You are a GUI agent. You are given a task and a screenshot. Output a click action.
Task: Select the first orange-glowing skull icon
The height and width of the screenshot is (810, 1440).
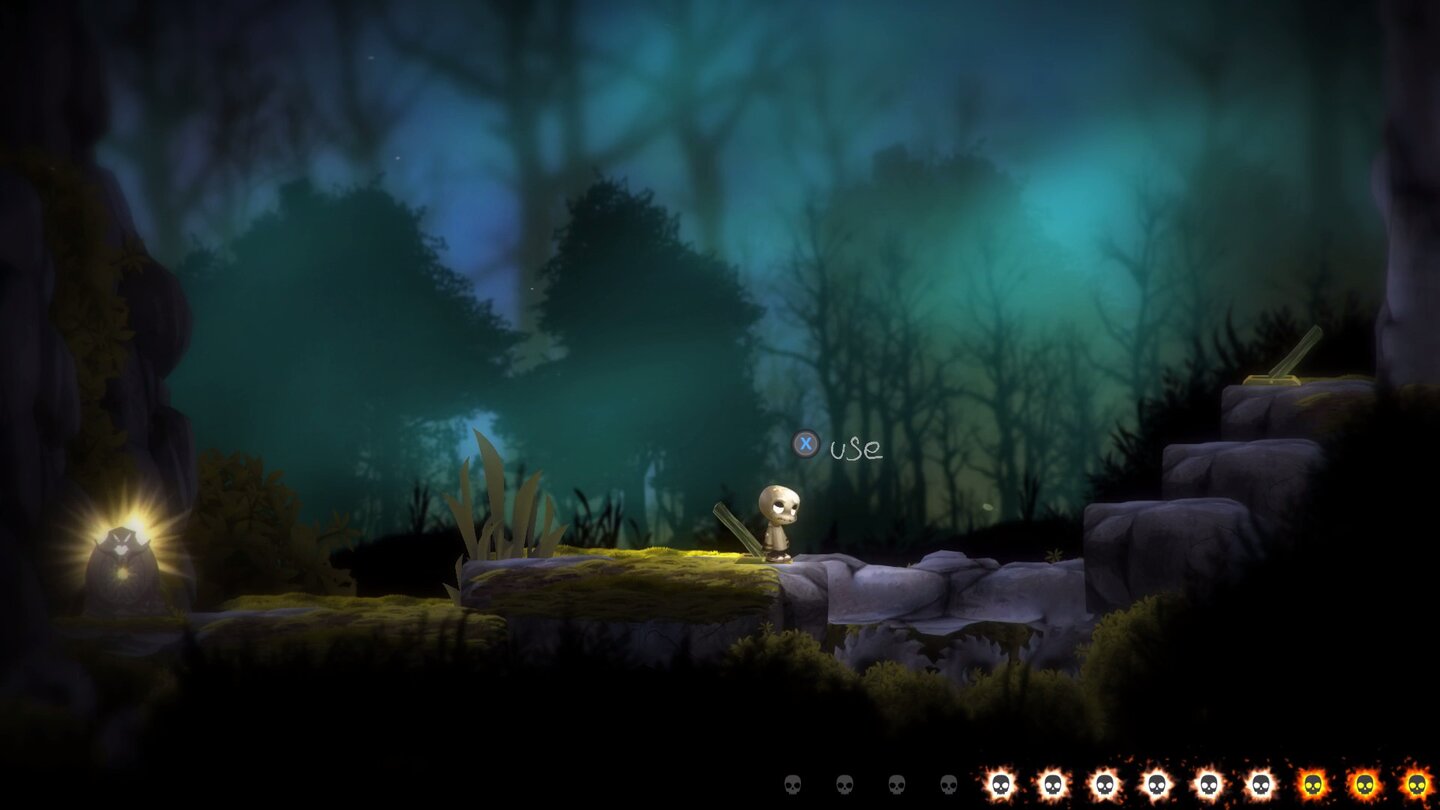pos(1313,784)
